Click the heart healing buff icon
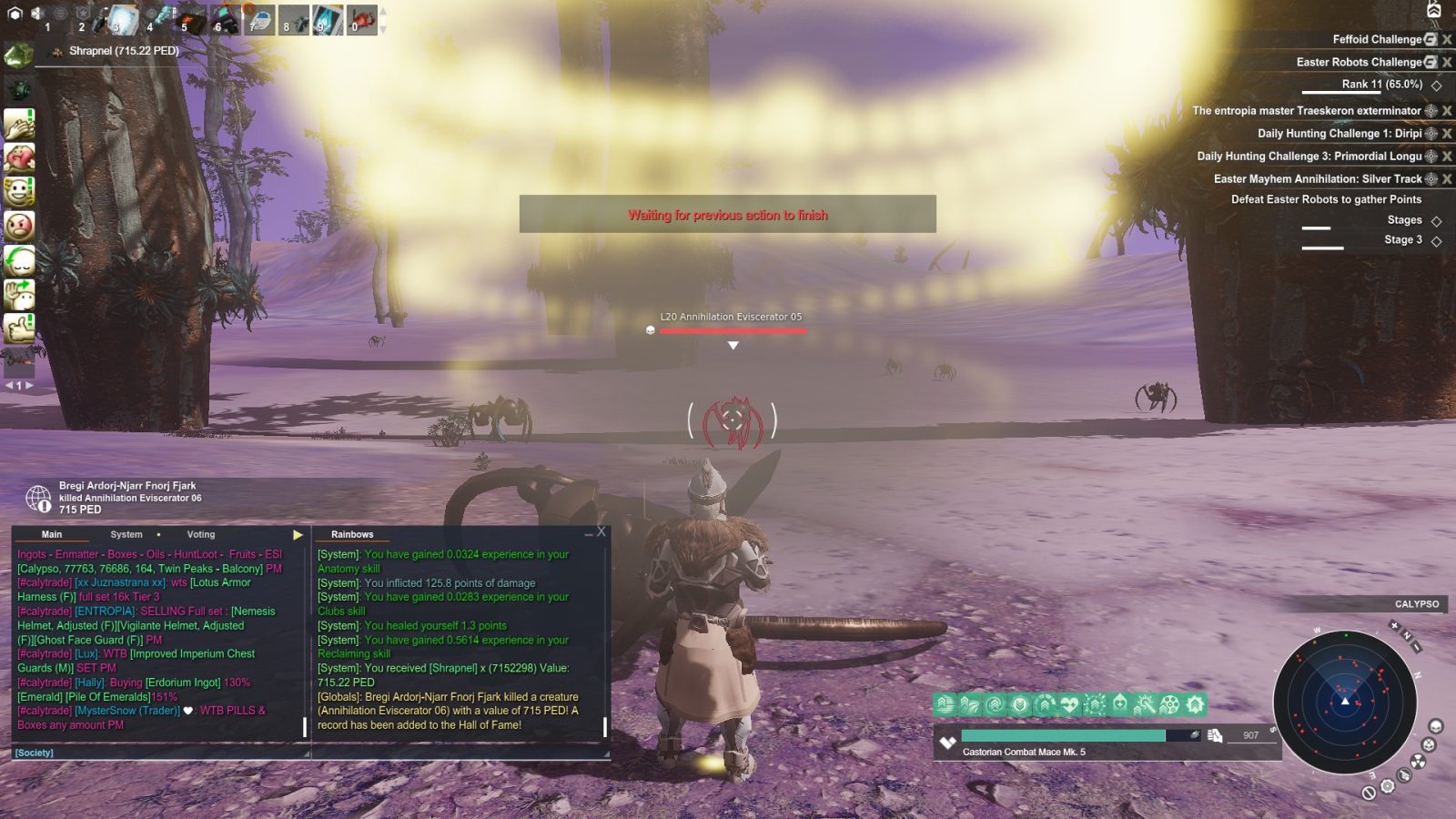The width and height of the screenshot is (1456, 819). pyautogui.click(x=1069, y=704)
